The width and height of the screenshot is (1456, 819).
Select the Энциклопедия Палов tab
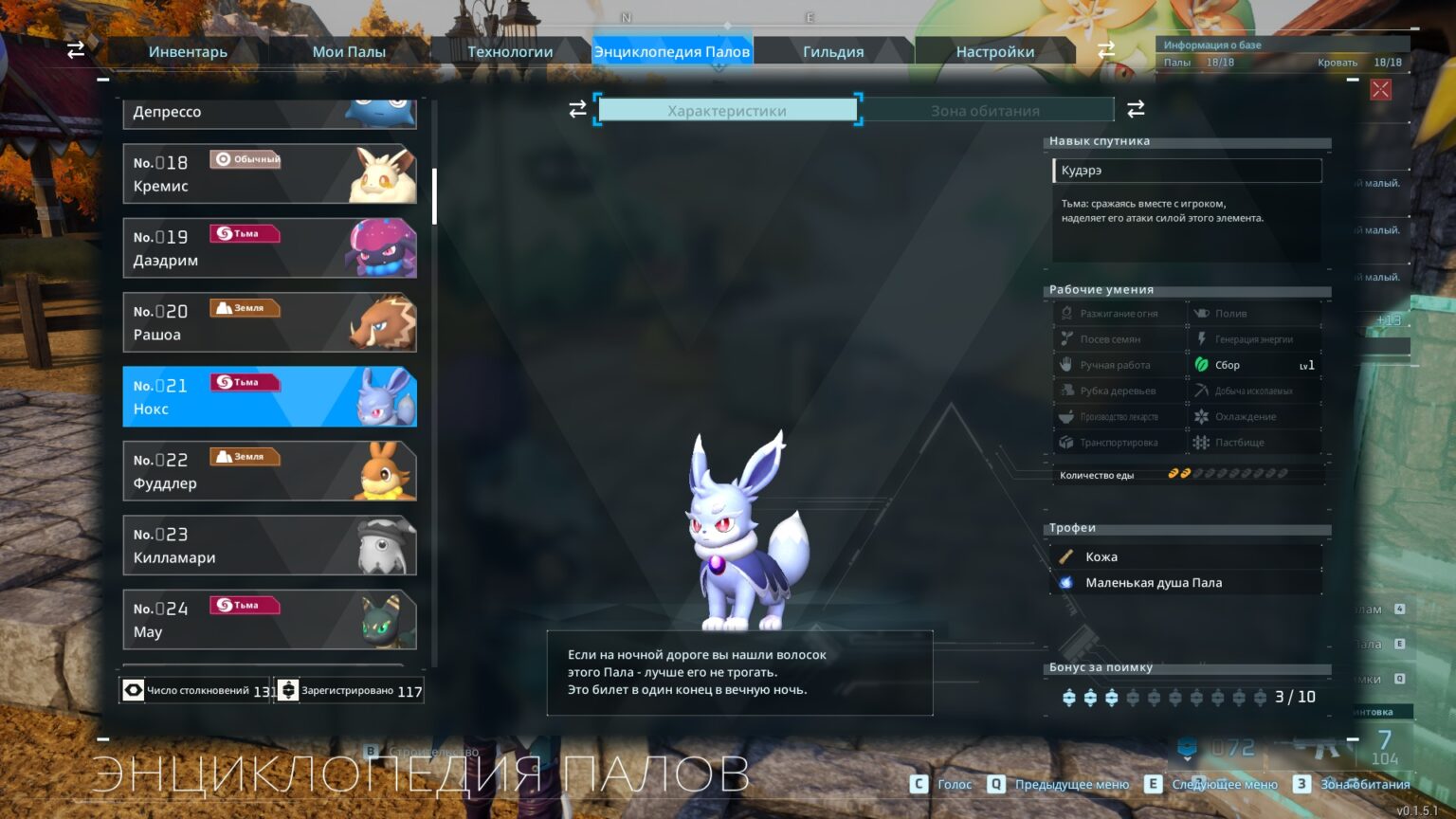coord(671,52)
